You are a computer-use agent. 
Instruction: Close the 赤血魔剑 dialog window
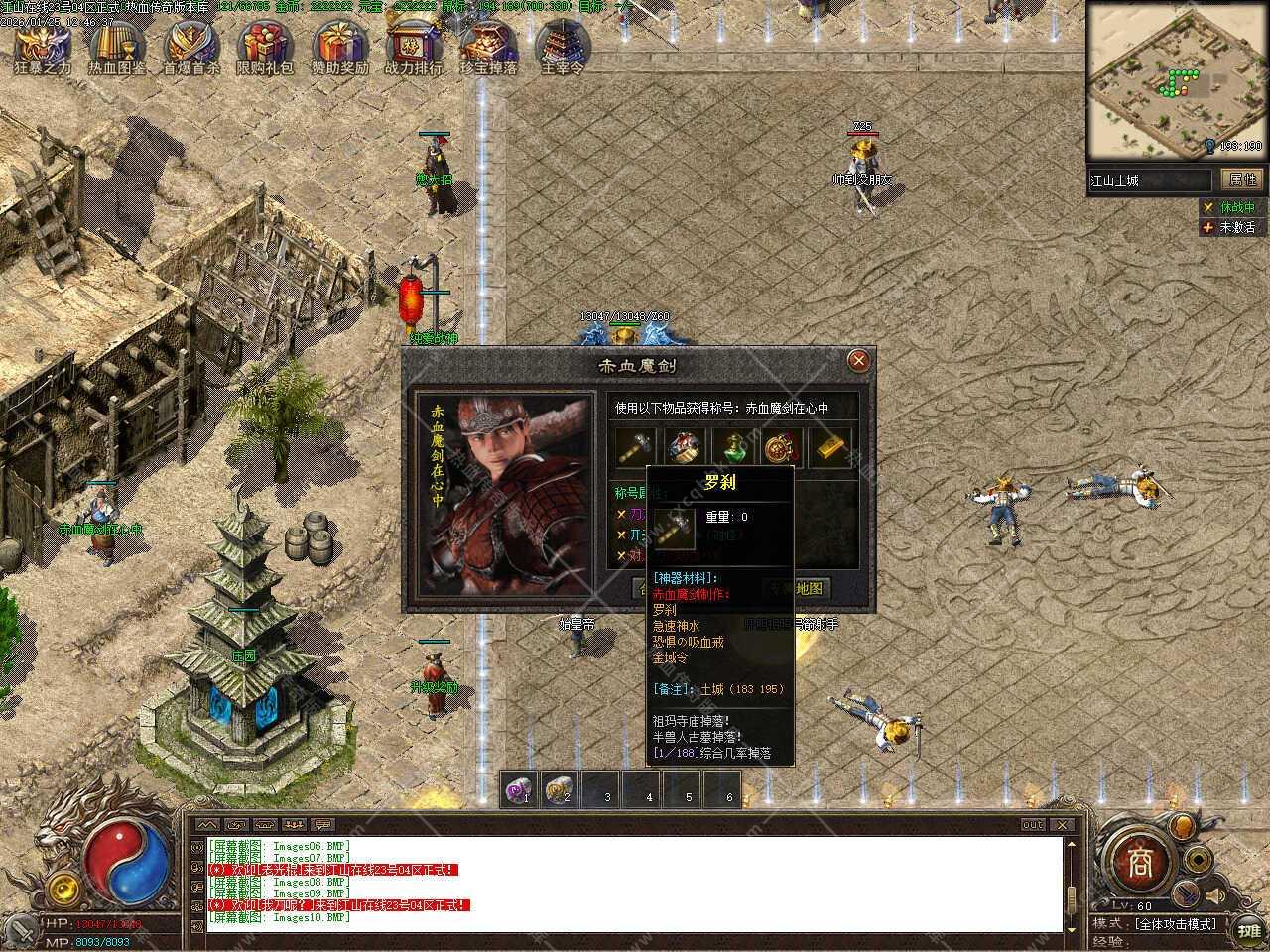[860, 360]
